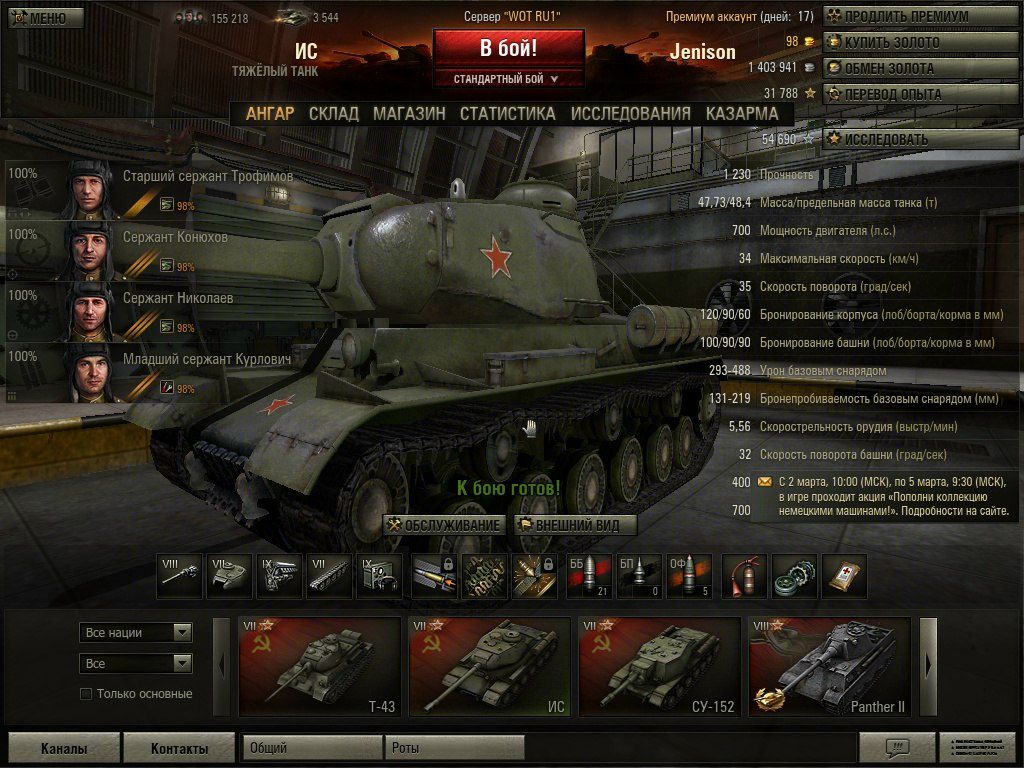Start battle with В бой! button
The width and height of the screenshot is (1024, 768).
pos(508,48)
